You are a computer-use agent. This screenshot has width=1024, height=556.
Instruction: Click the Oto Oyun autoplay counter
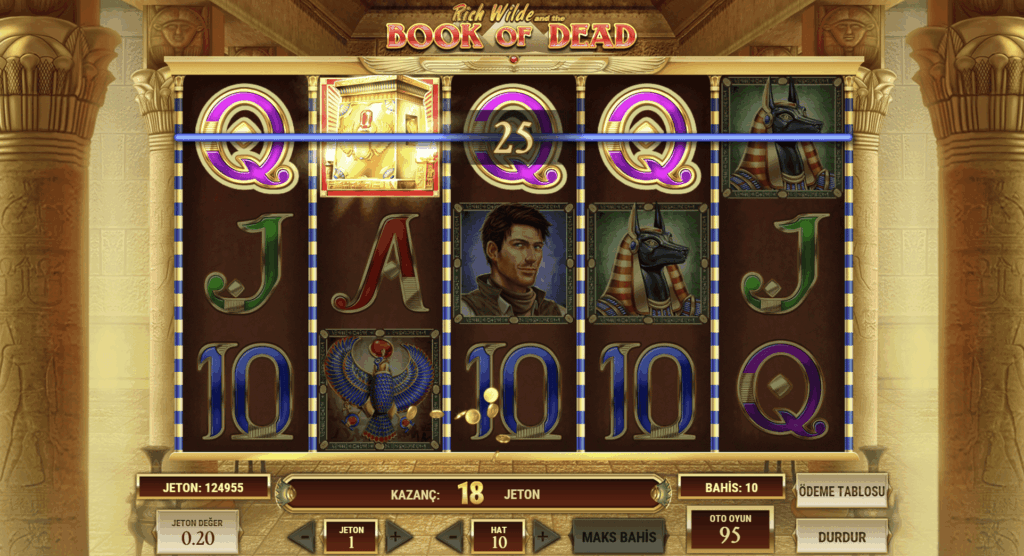(730, 530)
